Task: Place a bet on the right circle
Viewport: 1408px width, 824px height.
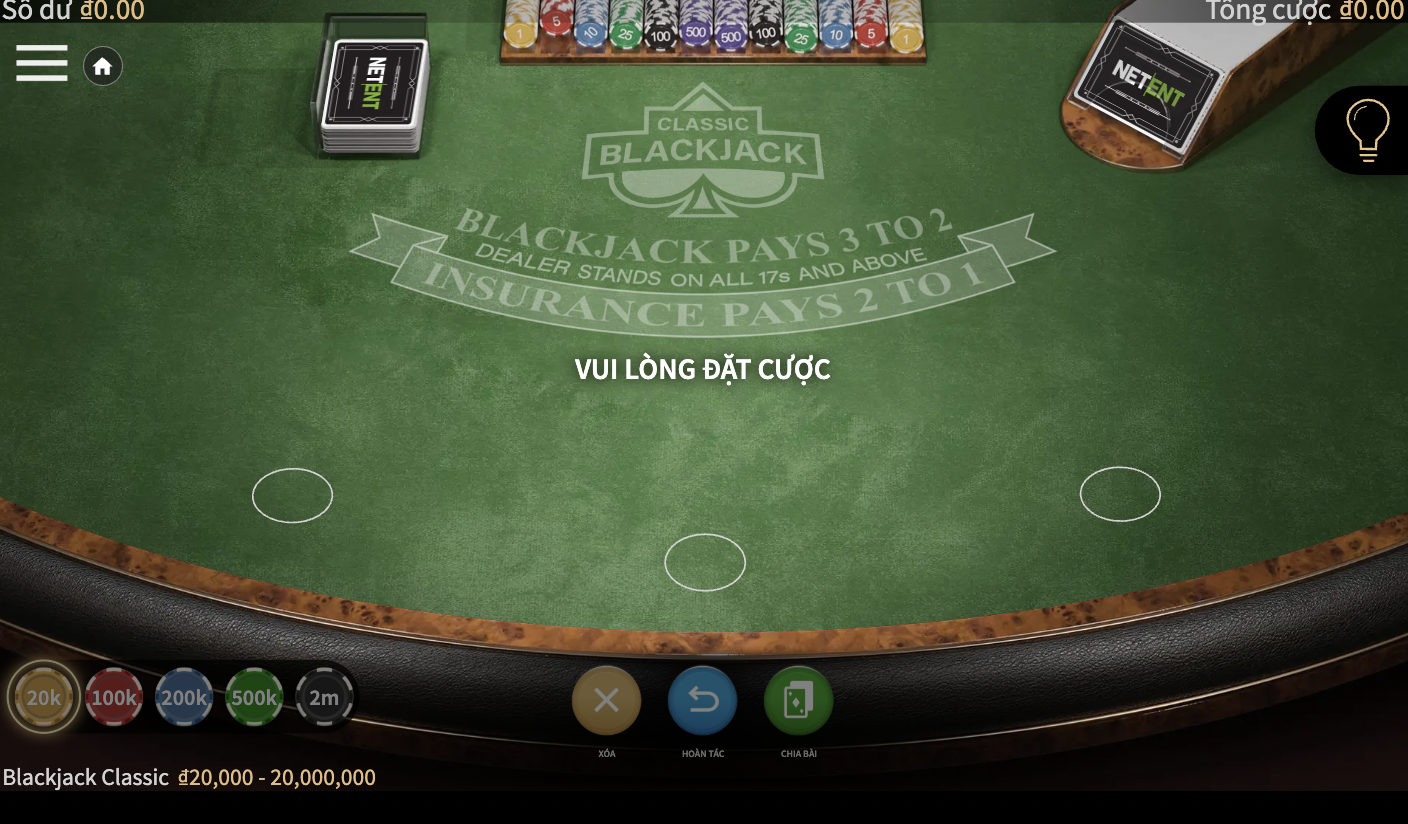Action: pos(1120,494)
